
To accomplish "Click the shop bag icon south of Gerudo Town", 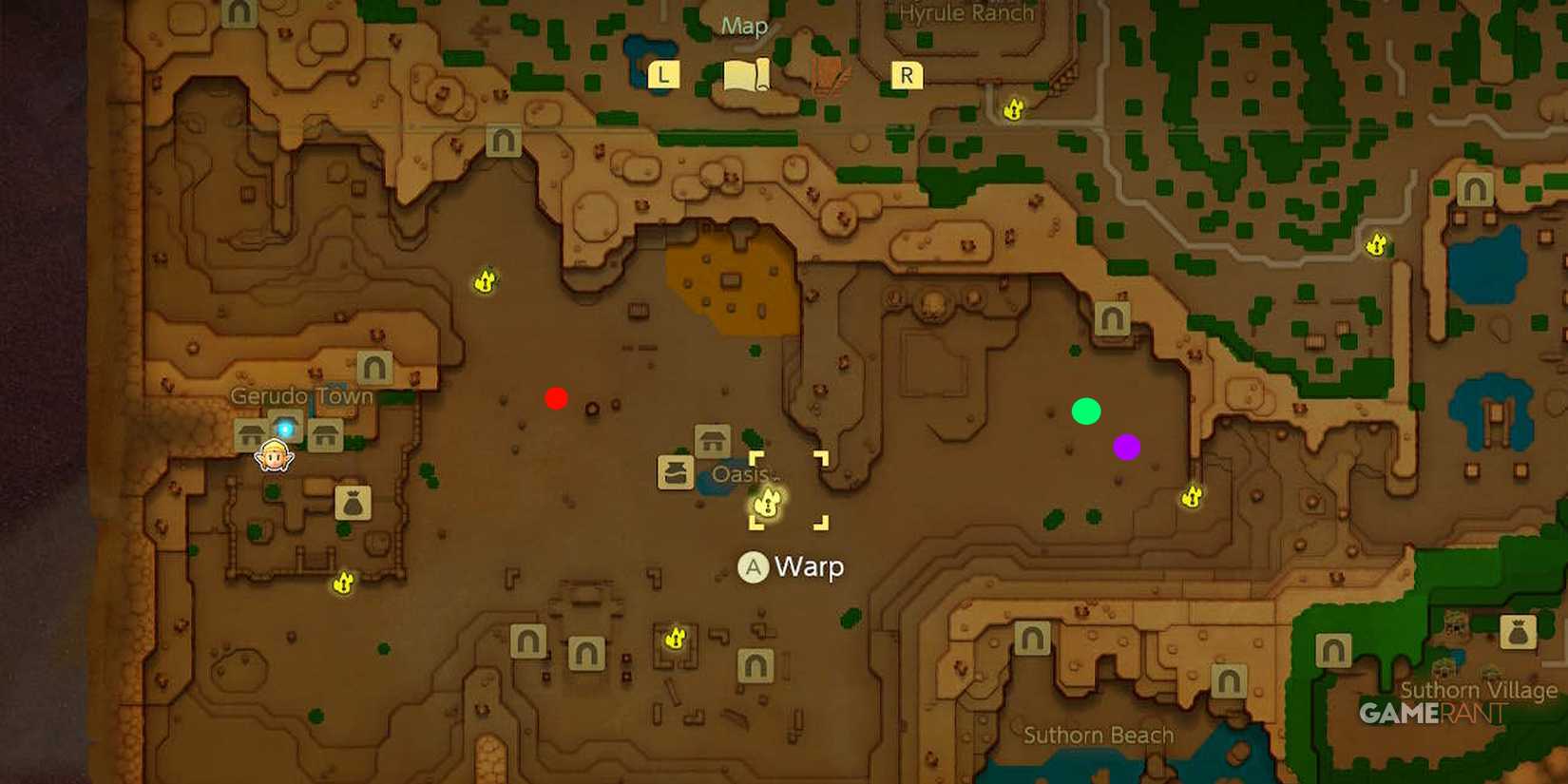I will [354, 505].
